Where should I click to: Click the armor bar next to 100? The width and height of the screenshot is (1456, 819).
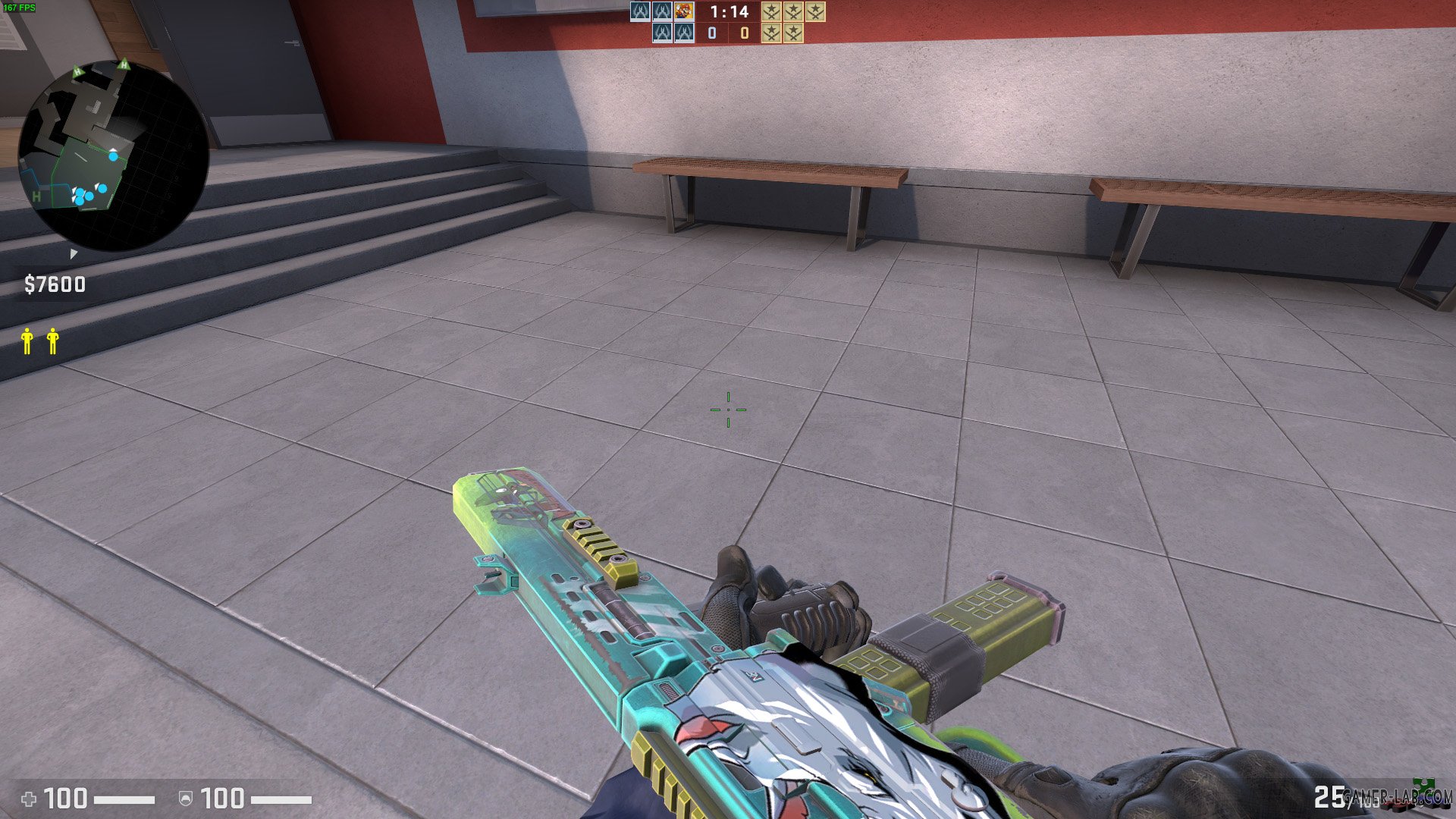click(x=281, y=799)
